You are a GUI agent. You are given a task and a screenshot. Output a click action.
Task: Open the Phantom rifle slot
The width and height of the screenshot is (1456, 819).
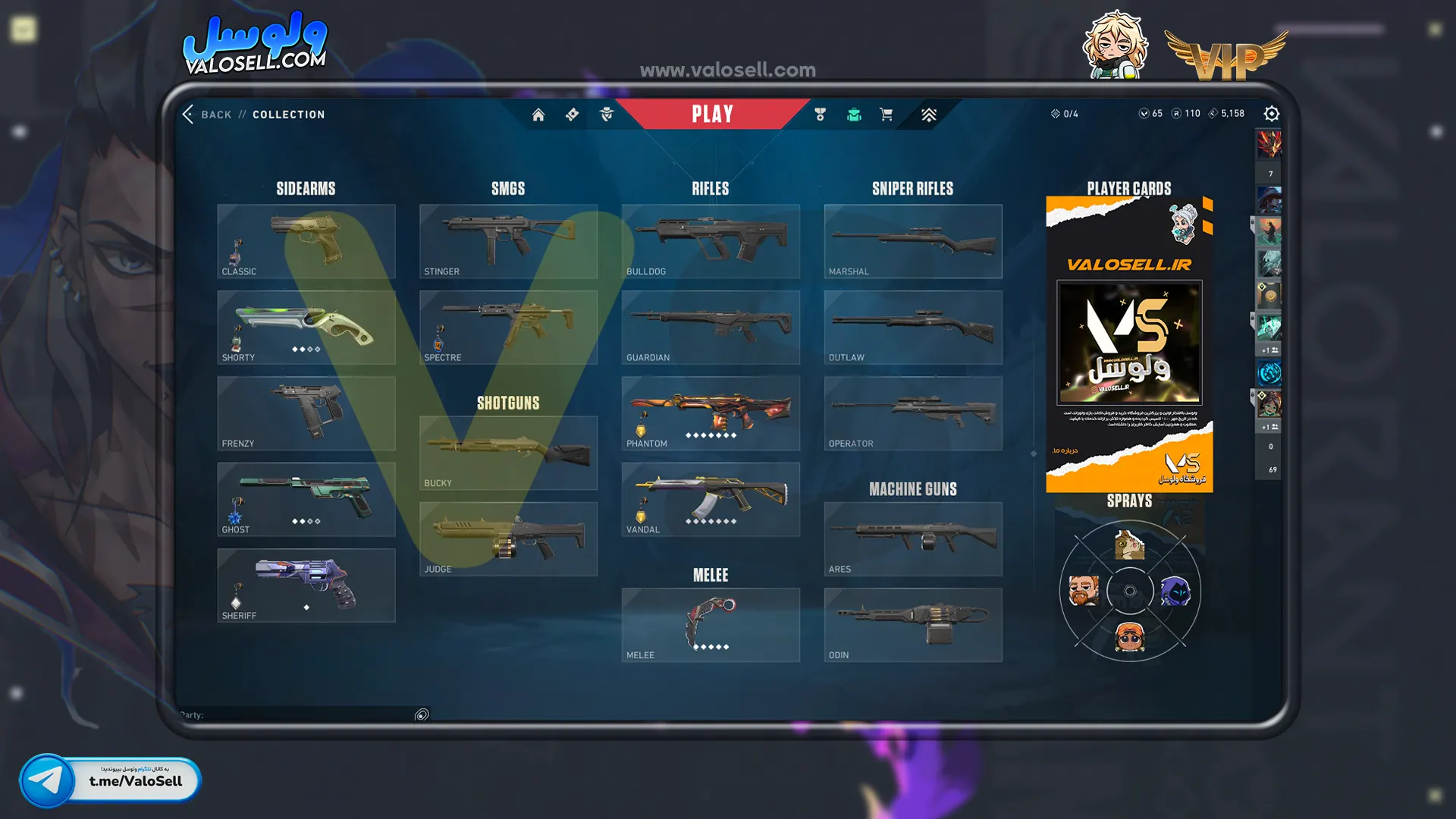711,413
